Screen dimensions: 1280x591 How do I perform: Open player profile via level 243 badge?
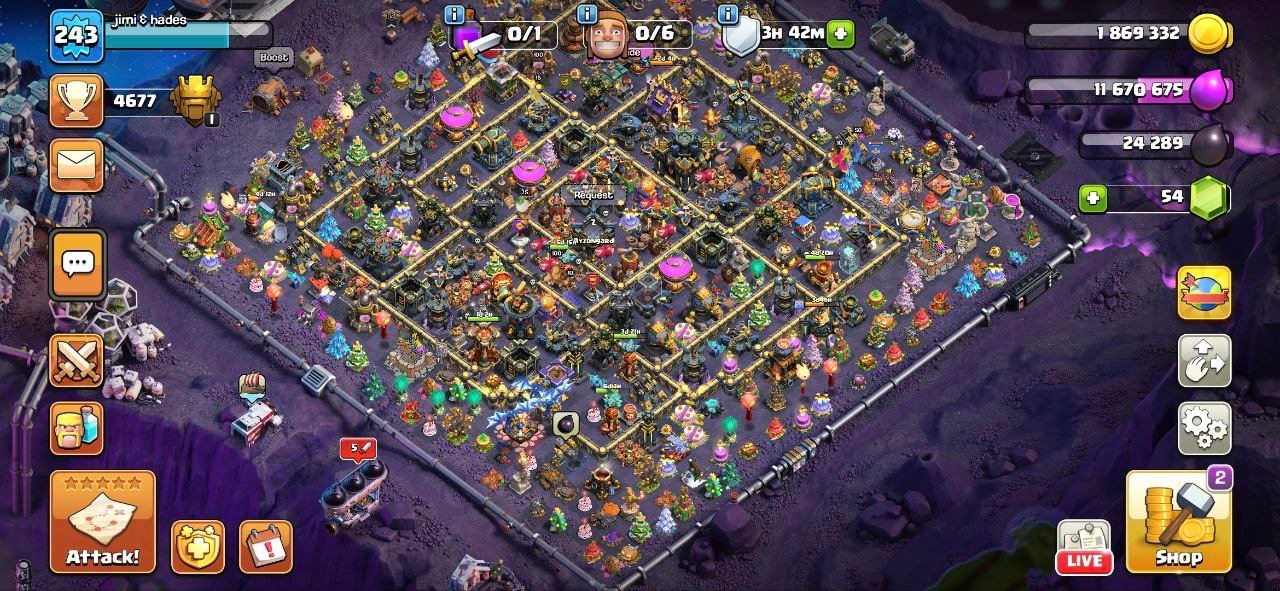point(77,38)
